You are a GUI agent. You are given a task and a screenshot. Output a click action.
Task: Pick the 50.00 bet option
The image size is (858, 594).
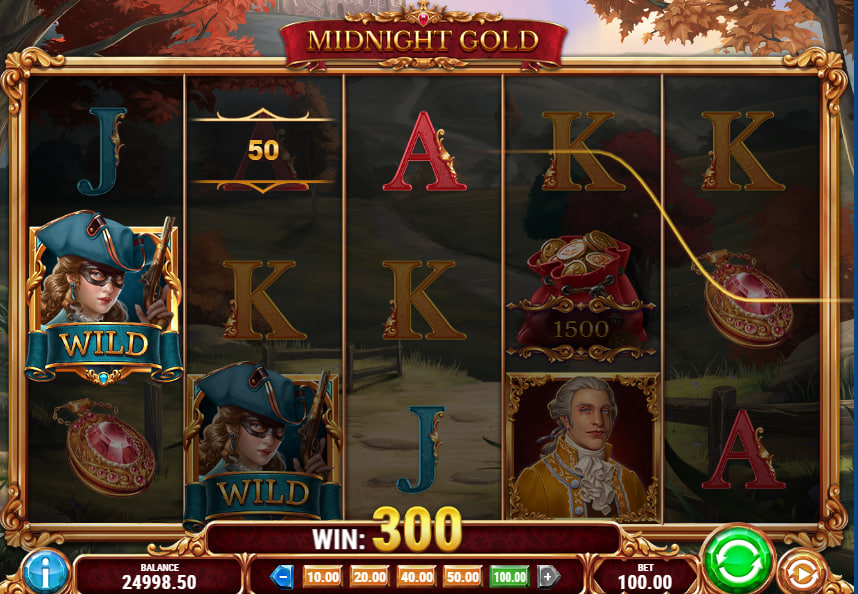pyautogui.click(x=462, y=576)
